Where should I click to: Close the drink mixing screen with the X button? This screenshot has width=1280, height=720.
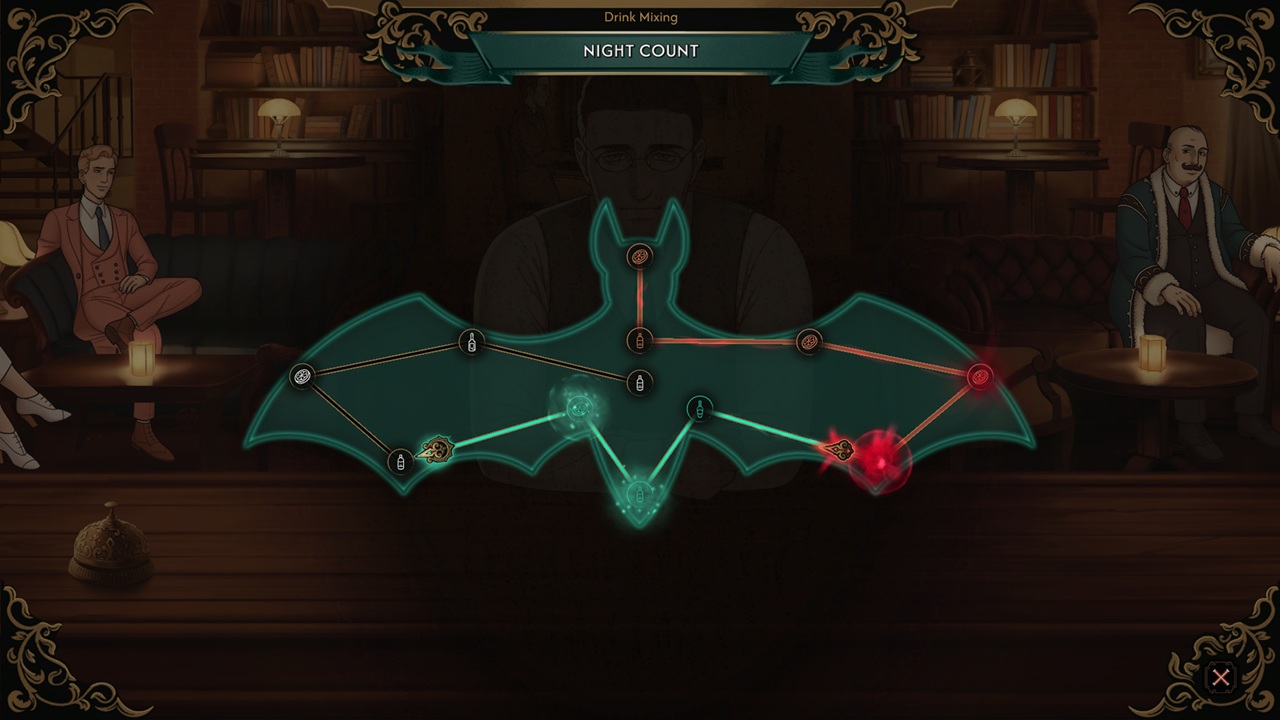[x=1221, y=678]
